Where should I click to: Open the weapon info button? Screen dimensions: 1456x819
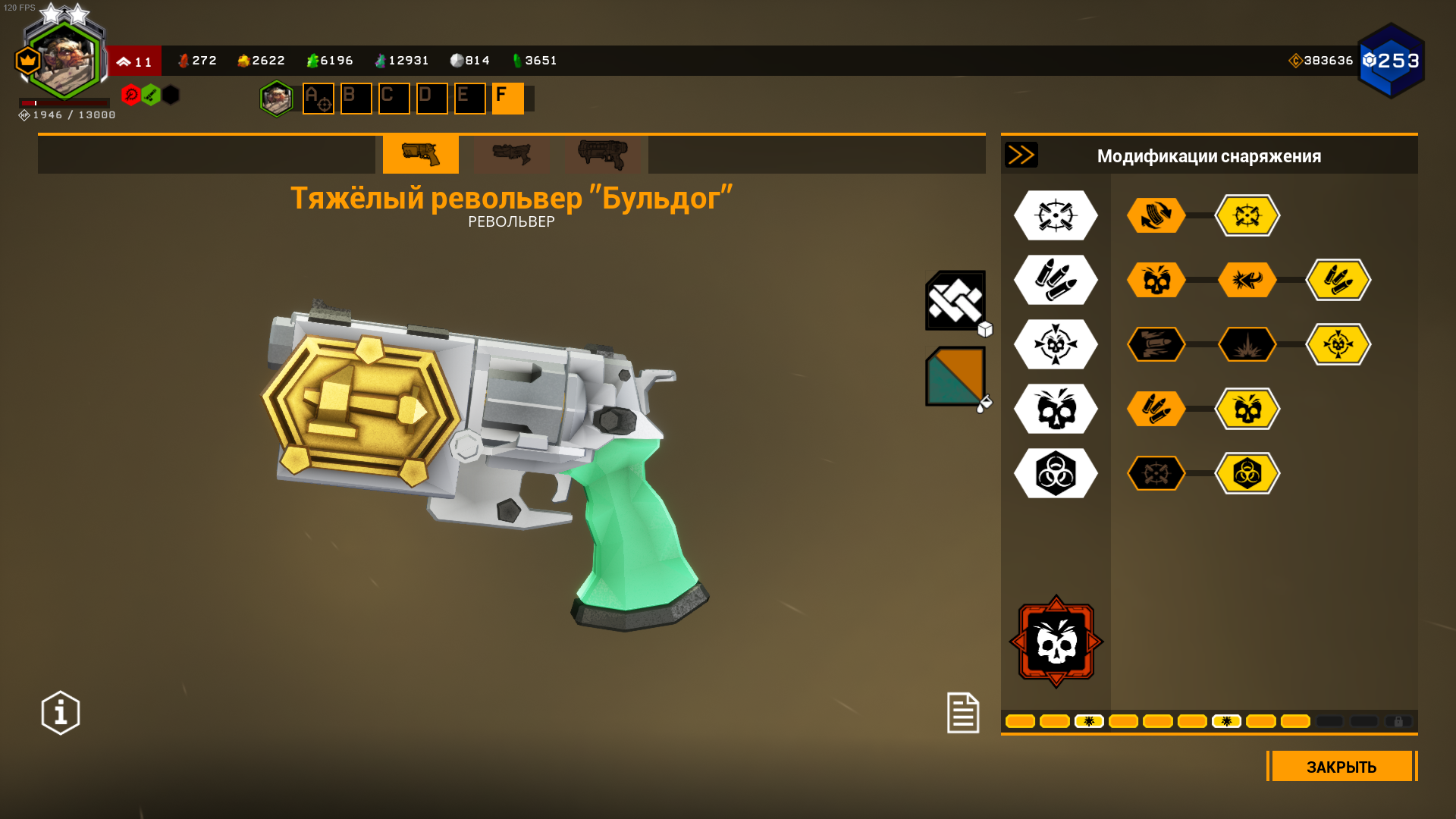pyautogui.click(x=61, y=713)
